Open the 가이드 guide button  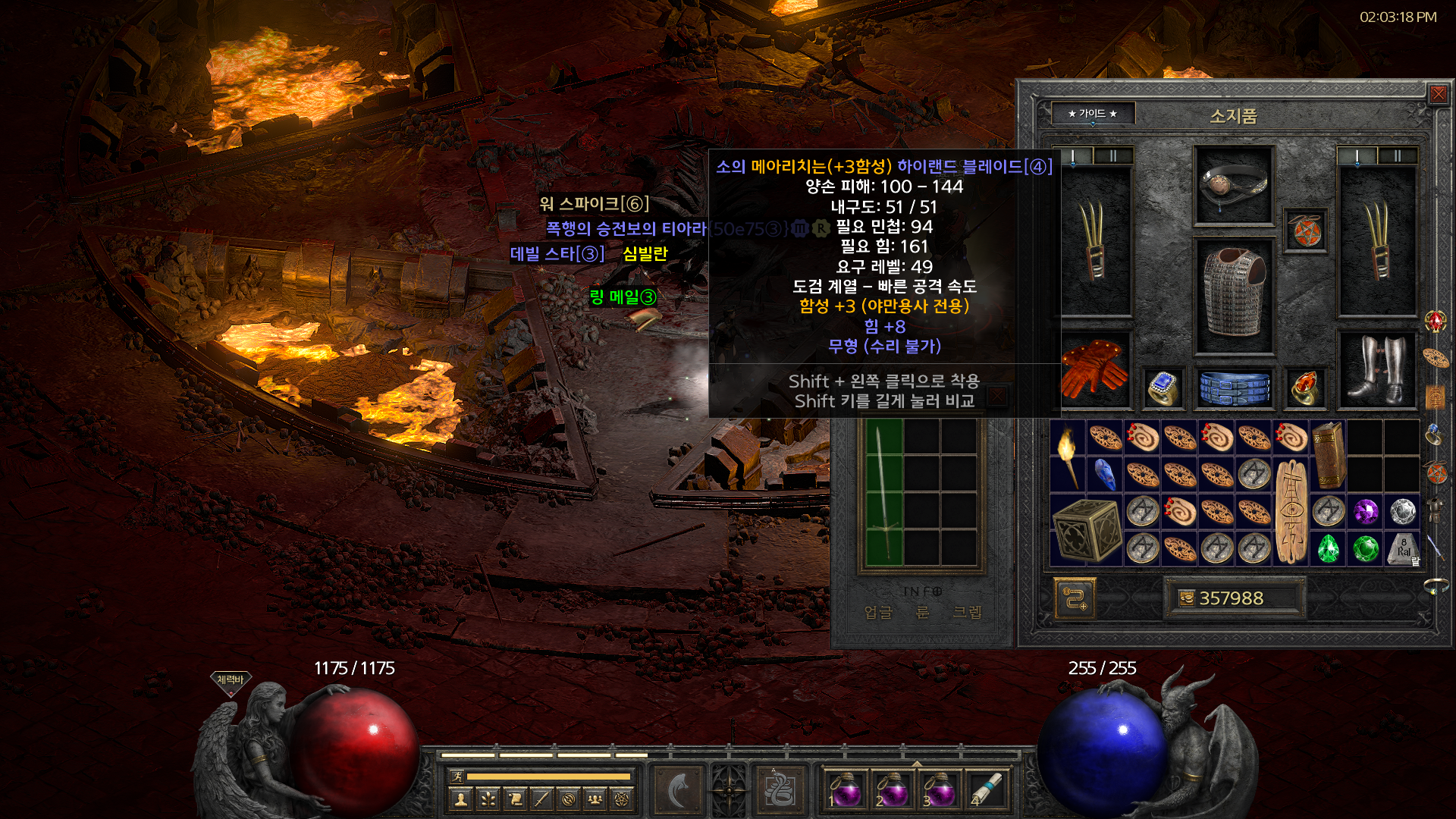pyautogui.click(x=1092, y=114)
